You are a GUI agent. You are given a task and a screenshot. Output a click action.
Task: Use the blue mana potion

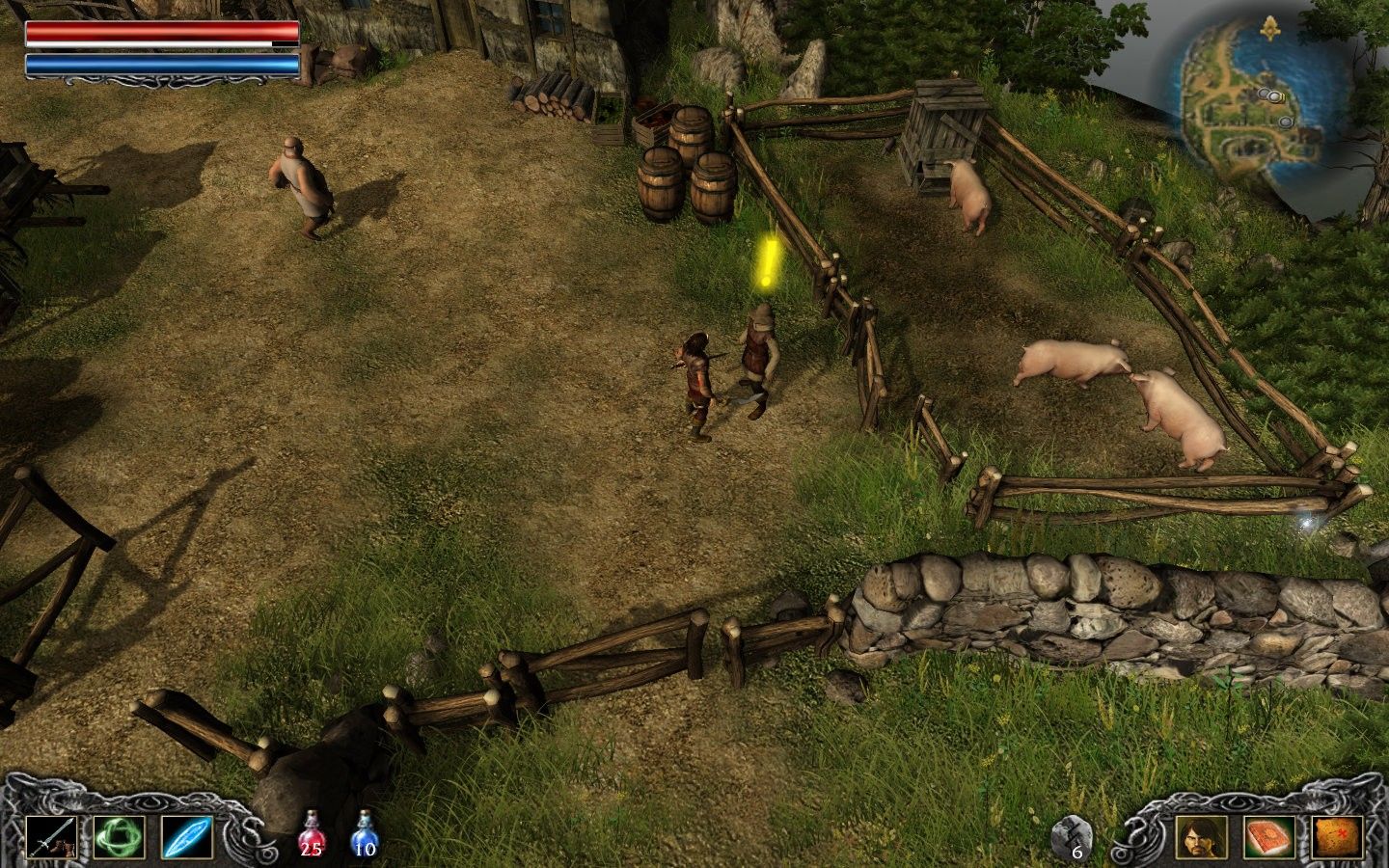click(x=364, y=833)
